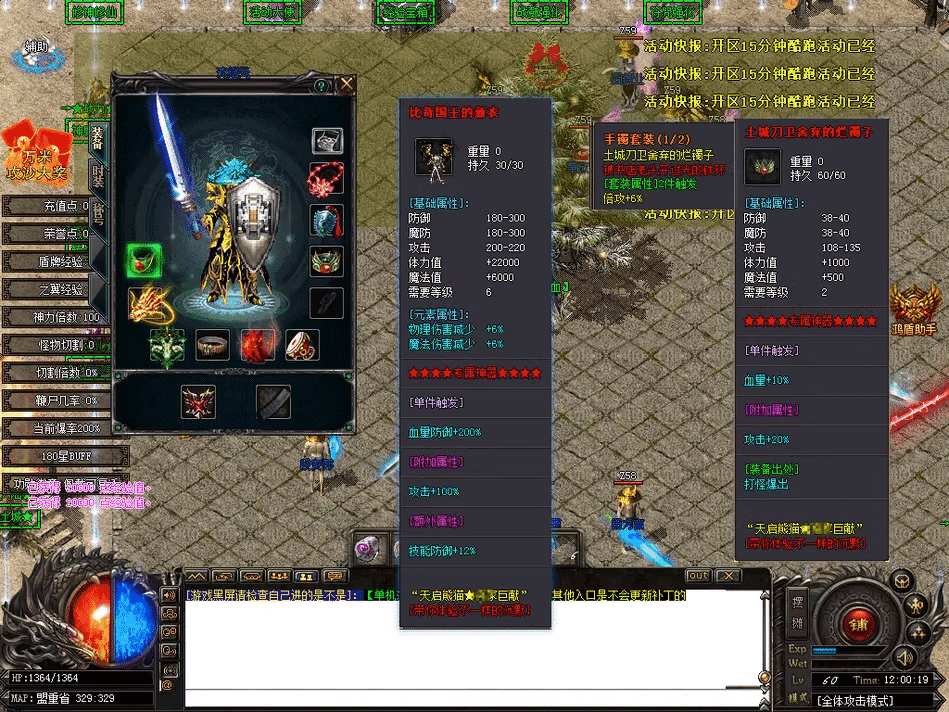
Task: Toggle the chat sound speaker icon
Action: pyautogui.click(x=904, y=657)
